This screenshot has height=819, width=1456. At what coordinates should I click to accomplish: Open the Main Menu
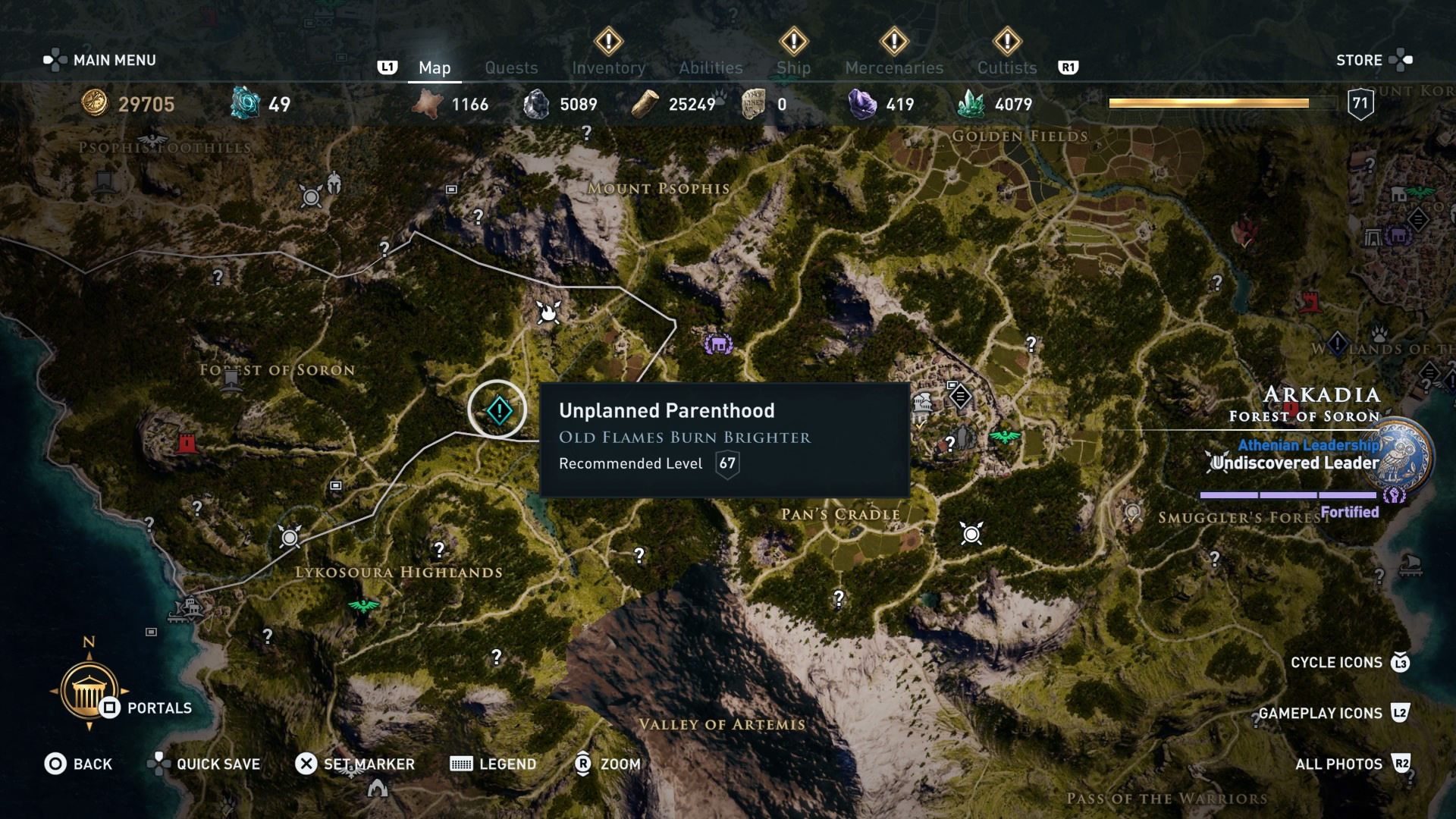(114, 59)
